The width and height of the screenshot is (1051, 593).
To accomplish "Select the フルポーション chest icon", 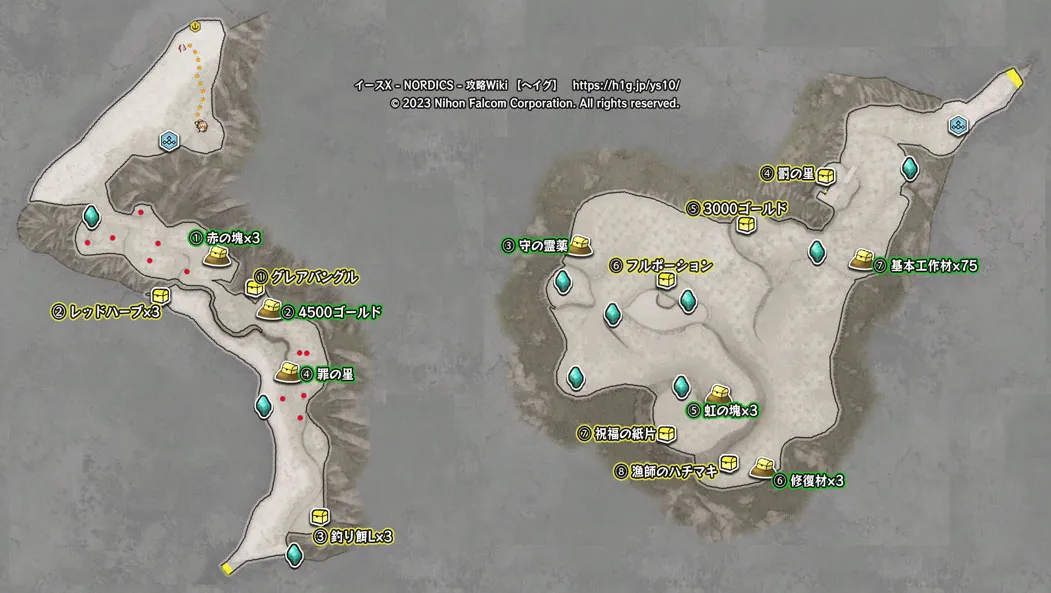I will coord(666,282).
